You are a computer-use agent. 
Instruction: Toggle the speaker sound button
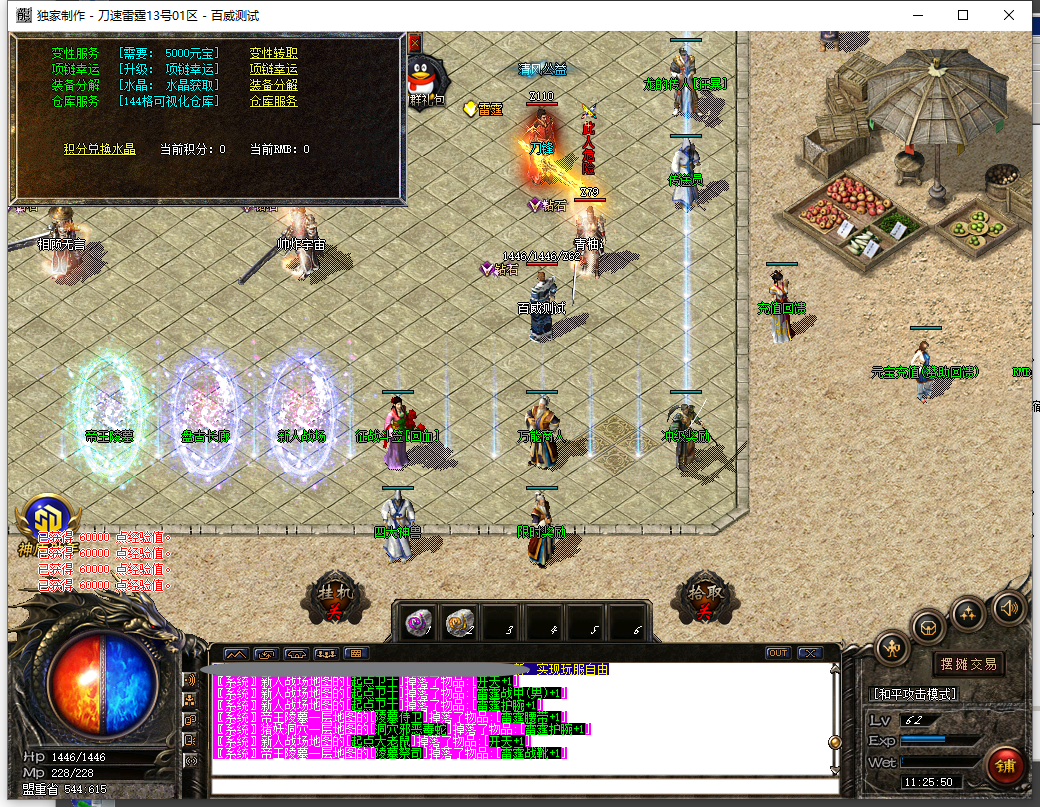tap(1008, 607)
